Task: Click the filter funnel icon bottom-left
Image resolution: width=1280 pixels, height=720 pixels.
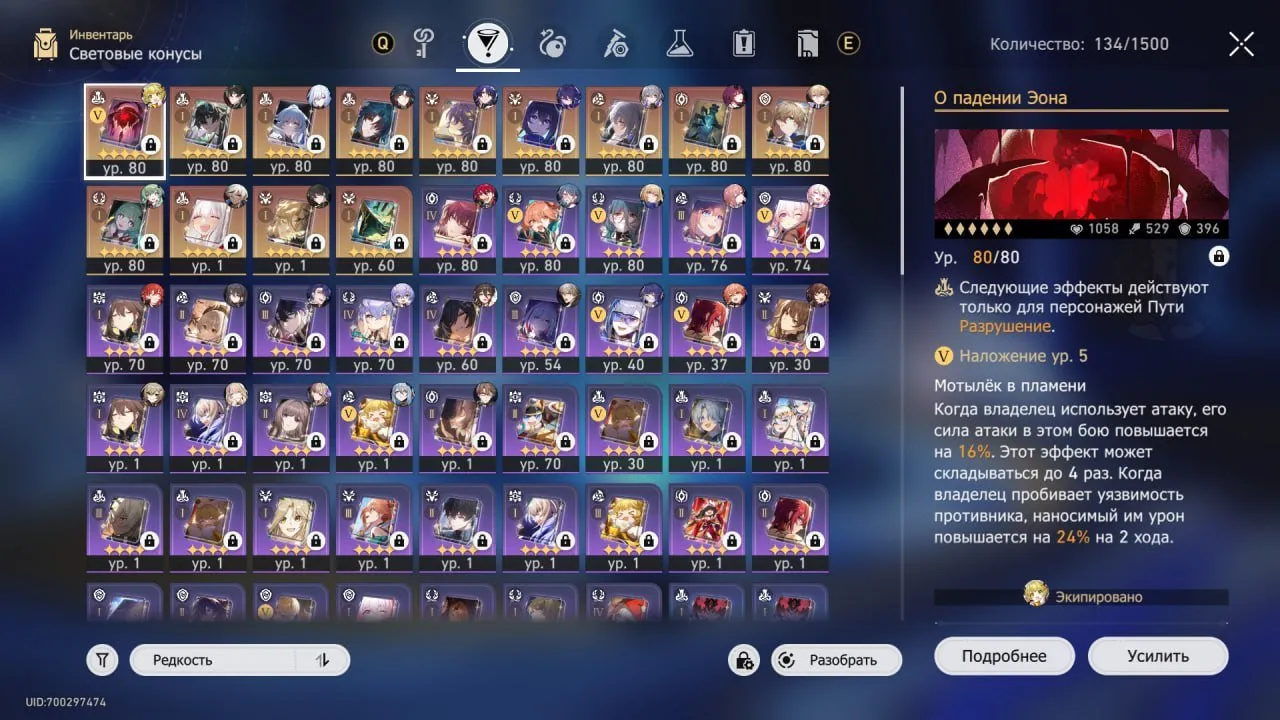Action: coord(101,659)
